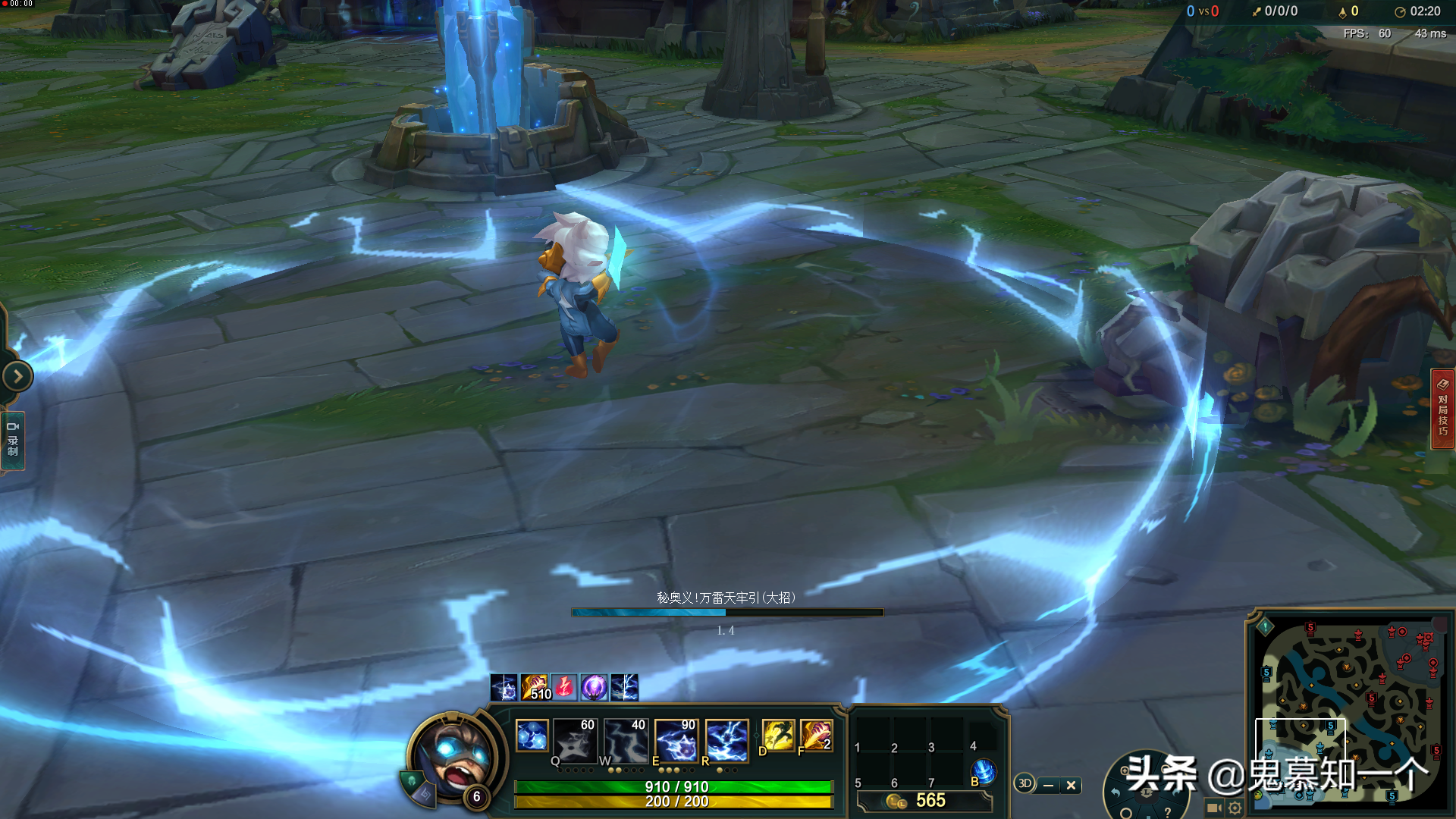Open the gear settings beside minimap

tap(1235, 808)
